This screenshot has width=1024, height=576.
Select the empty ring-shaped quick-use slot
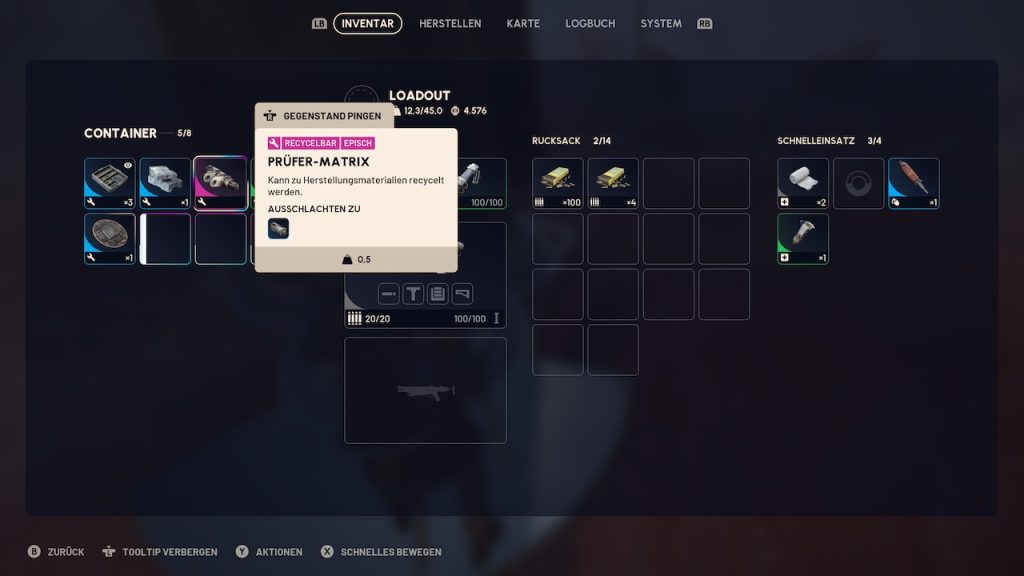click(859, 183)
